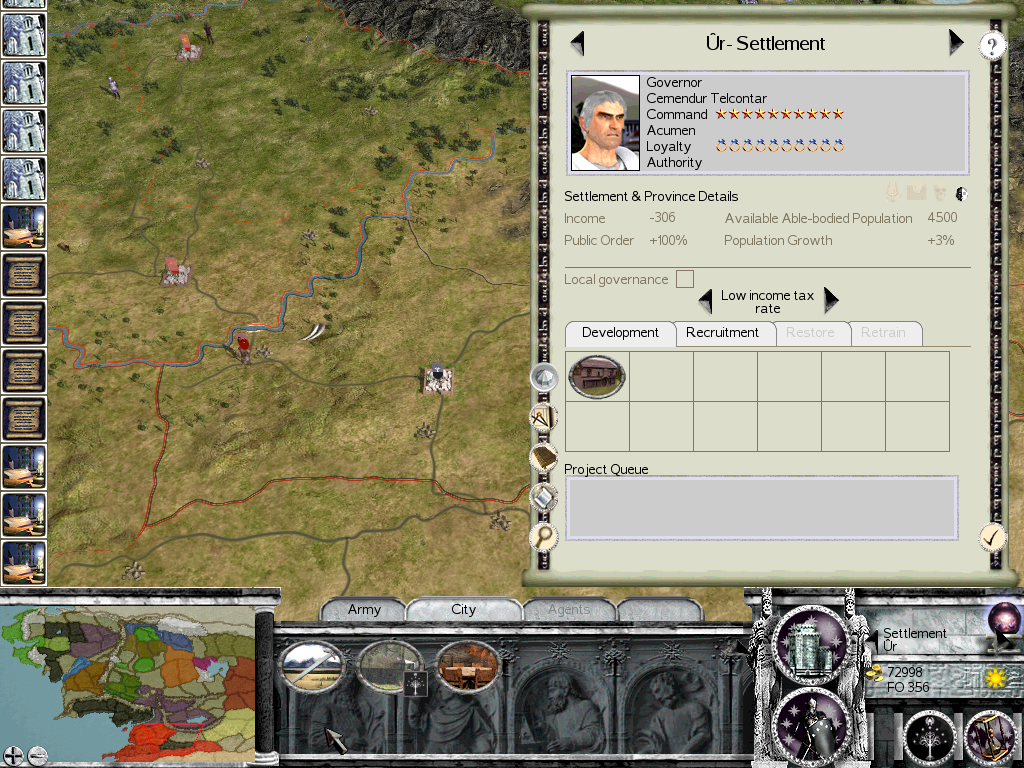Switch to the Development tab

pyautogui.click(x=620, y=333)
